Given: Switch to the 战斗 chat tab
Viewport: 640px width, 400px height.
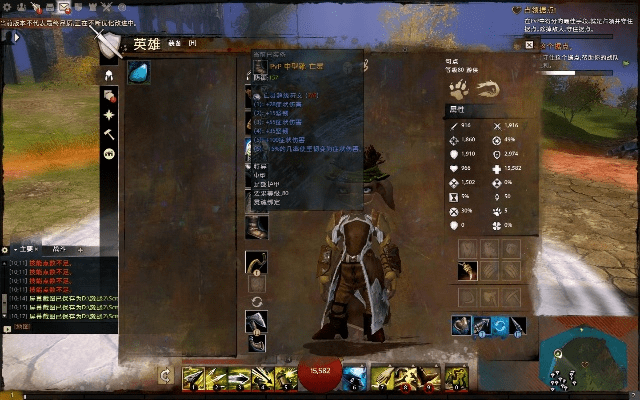Looking at the screenshot, I should [57, 247].
